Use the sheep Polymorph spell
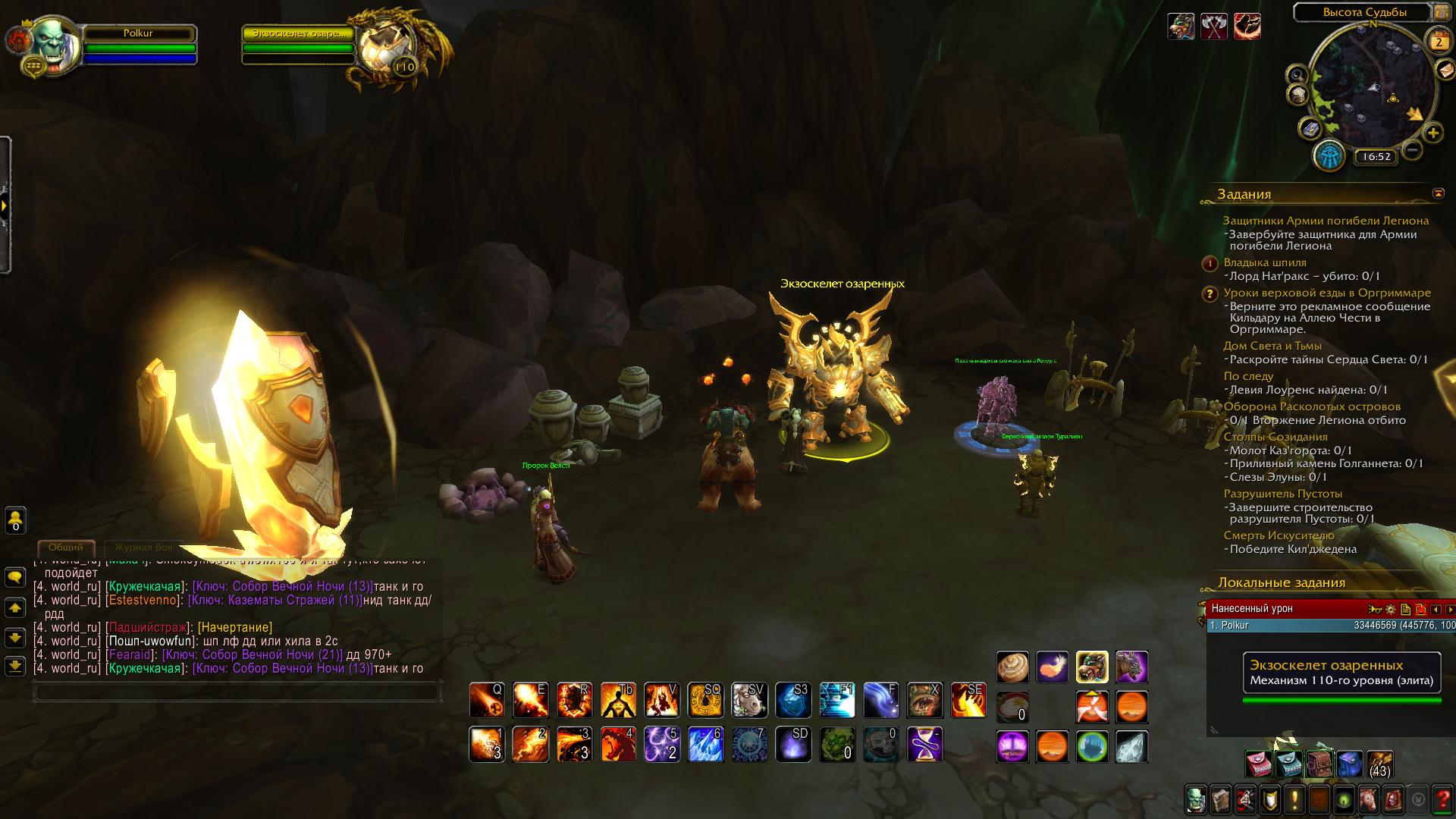 (x=749, y=700)
